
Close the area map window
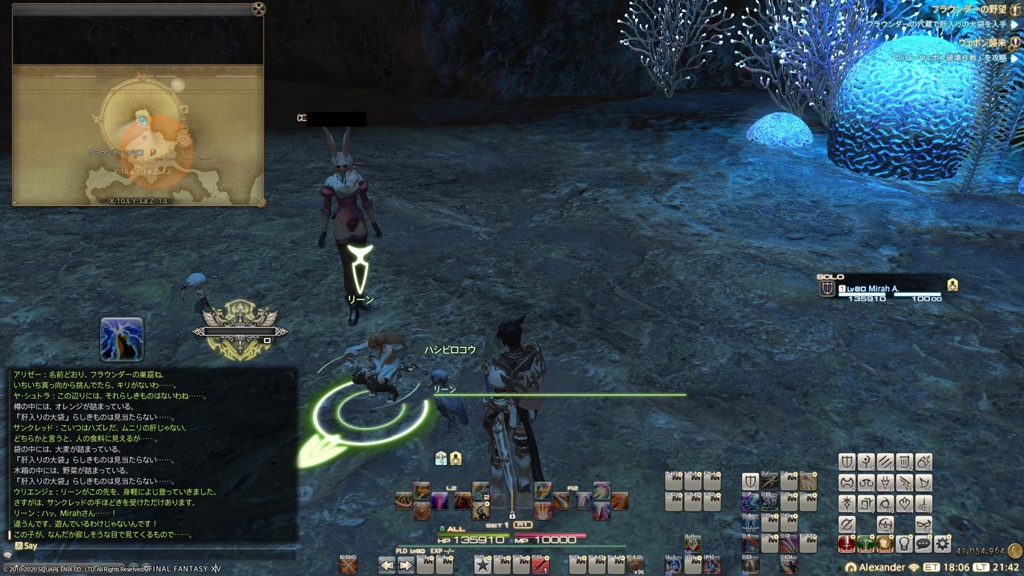click(x=258, y=9)
